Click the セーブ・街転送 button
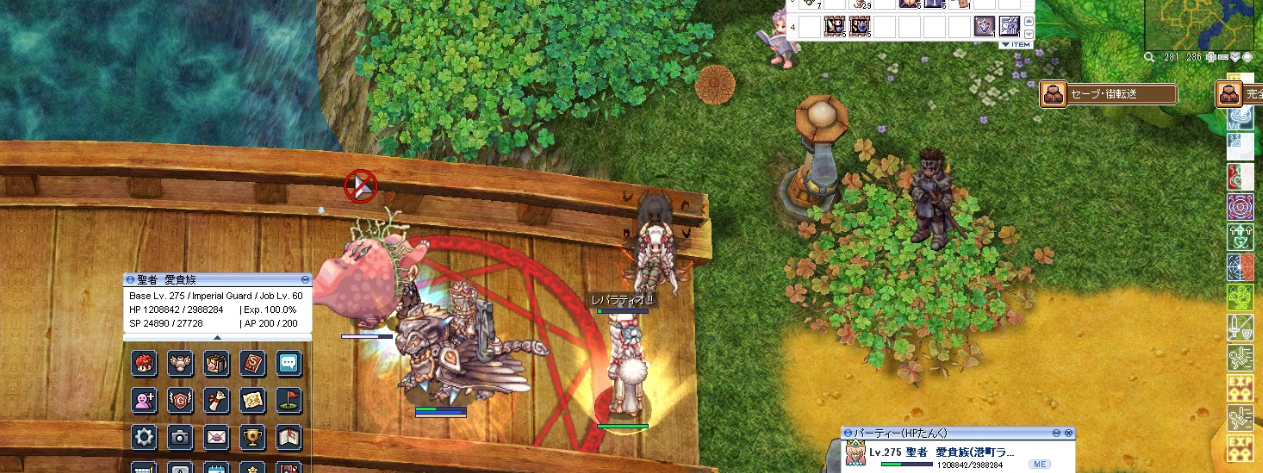 pos(1109,94)
